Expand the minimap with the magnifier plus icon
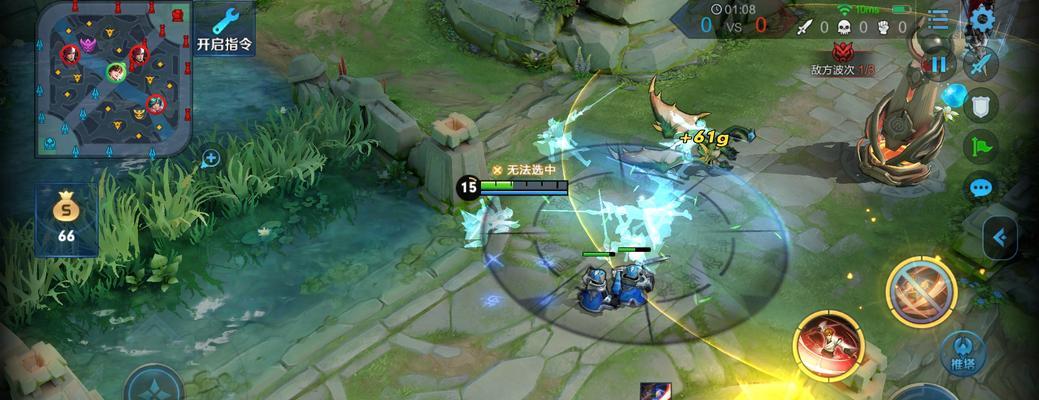1039x400 pixels. [211, 157]
